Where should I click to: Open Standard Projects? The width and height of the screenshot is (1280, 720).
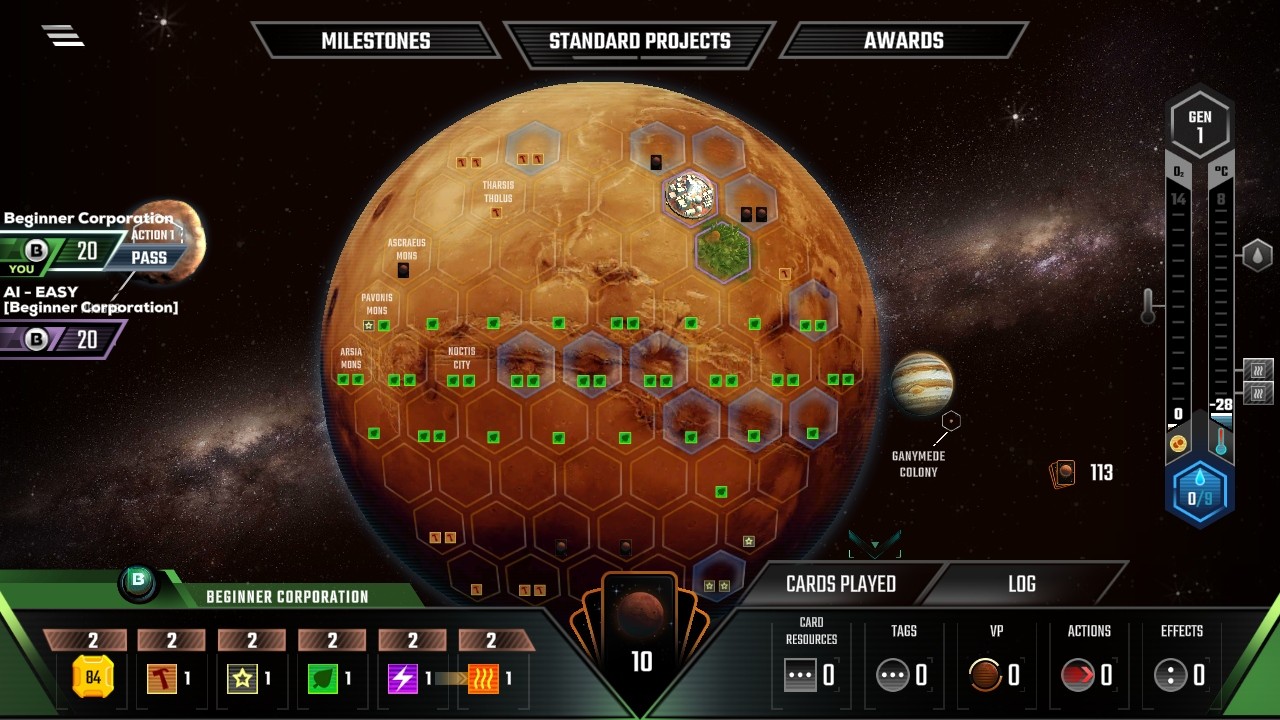tap(639, 41)
